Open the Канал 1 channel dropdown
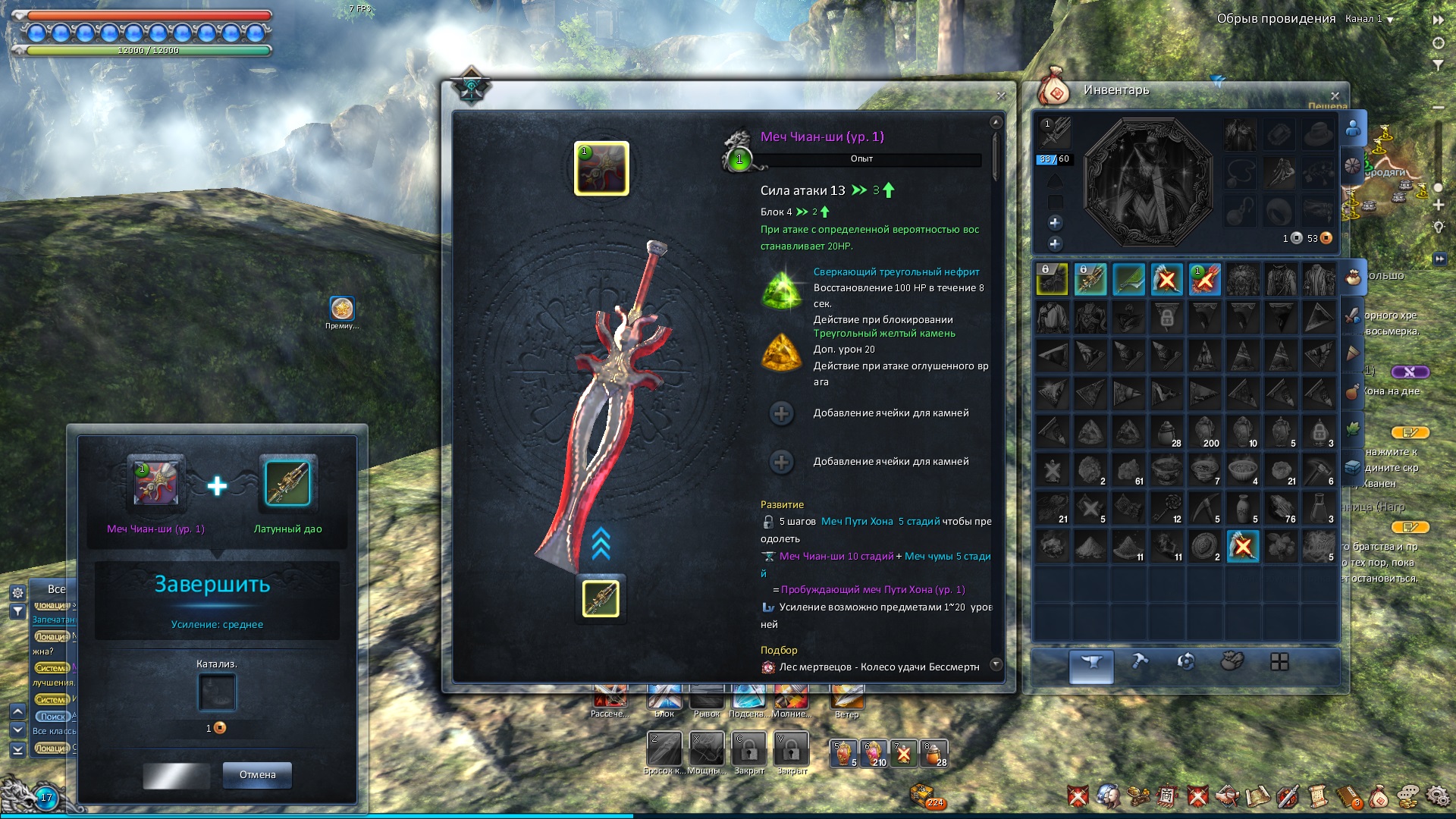The height and width of the screenshot is (819, 1456). pyautogui.click(x=1370, y=19)
